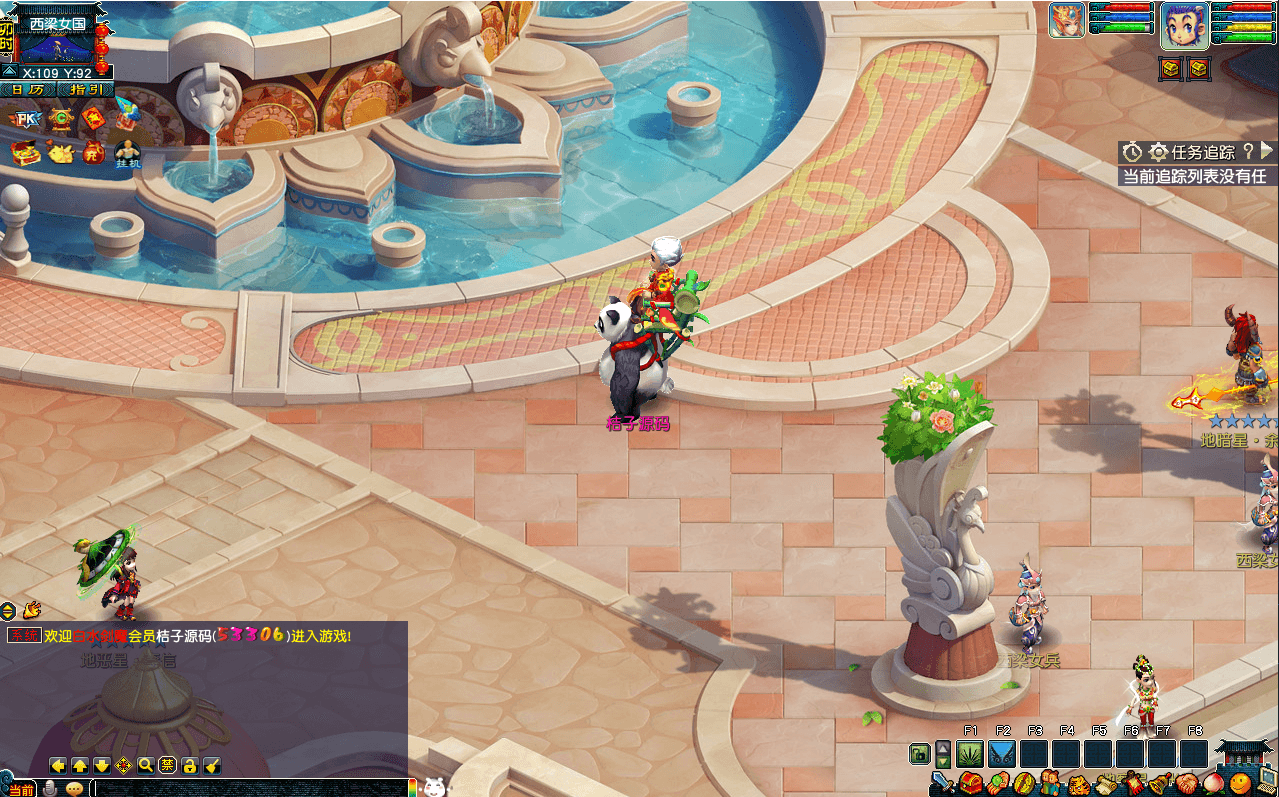
Task: Clear chat with the broom button
Action: 211,765
